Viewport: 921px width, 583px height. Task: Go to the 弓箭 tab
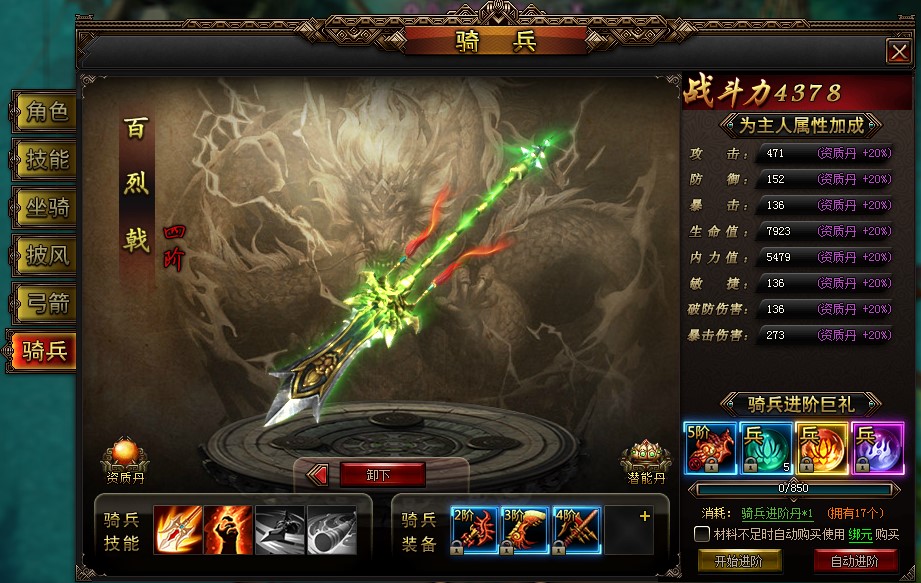(x=45, y=303)
